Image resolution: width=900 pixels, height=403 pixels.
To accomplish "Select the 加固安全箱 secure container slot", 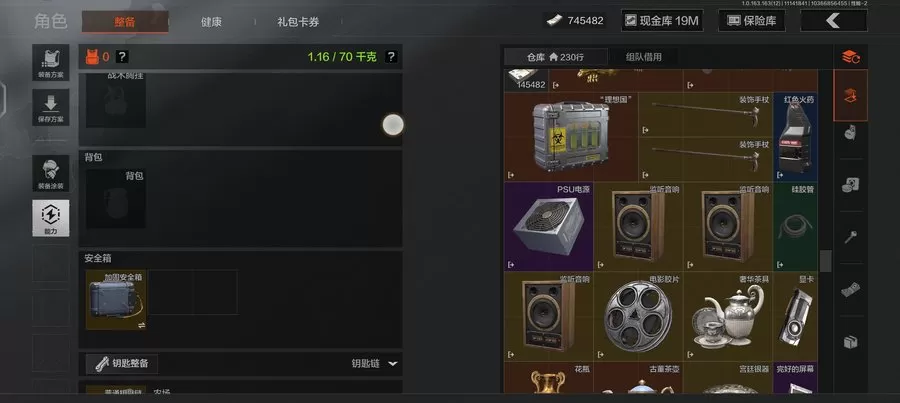I will [115, 300].
